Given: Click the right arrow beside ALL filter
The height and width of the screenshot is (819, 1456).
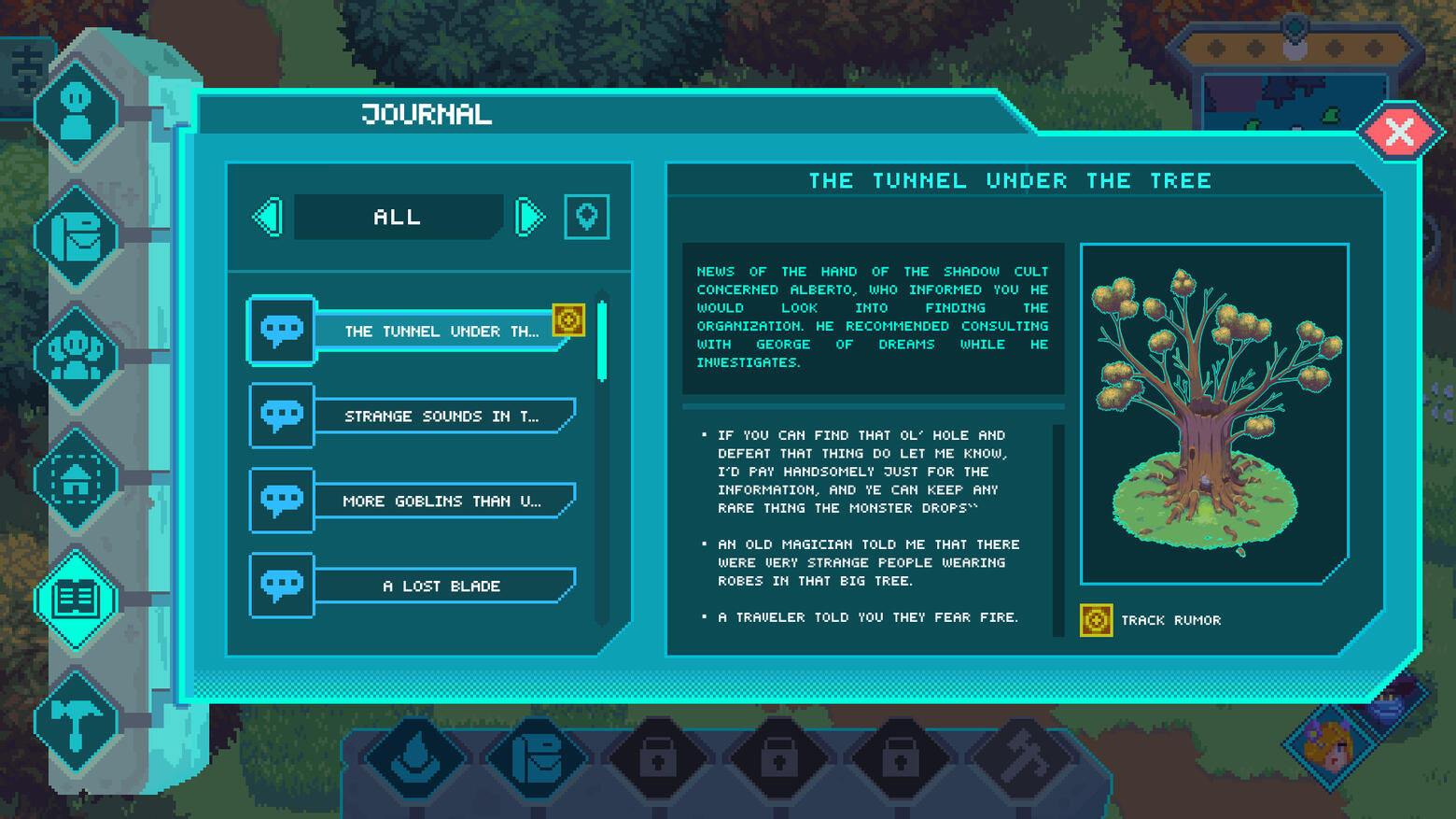Looking at the screenshot, I should click(x=529, y=218).
